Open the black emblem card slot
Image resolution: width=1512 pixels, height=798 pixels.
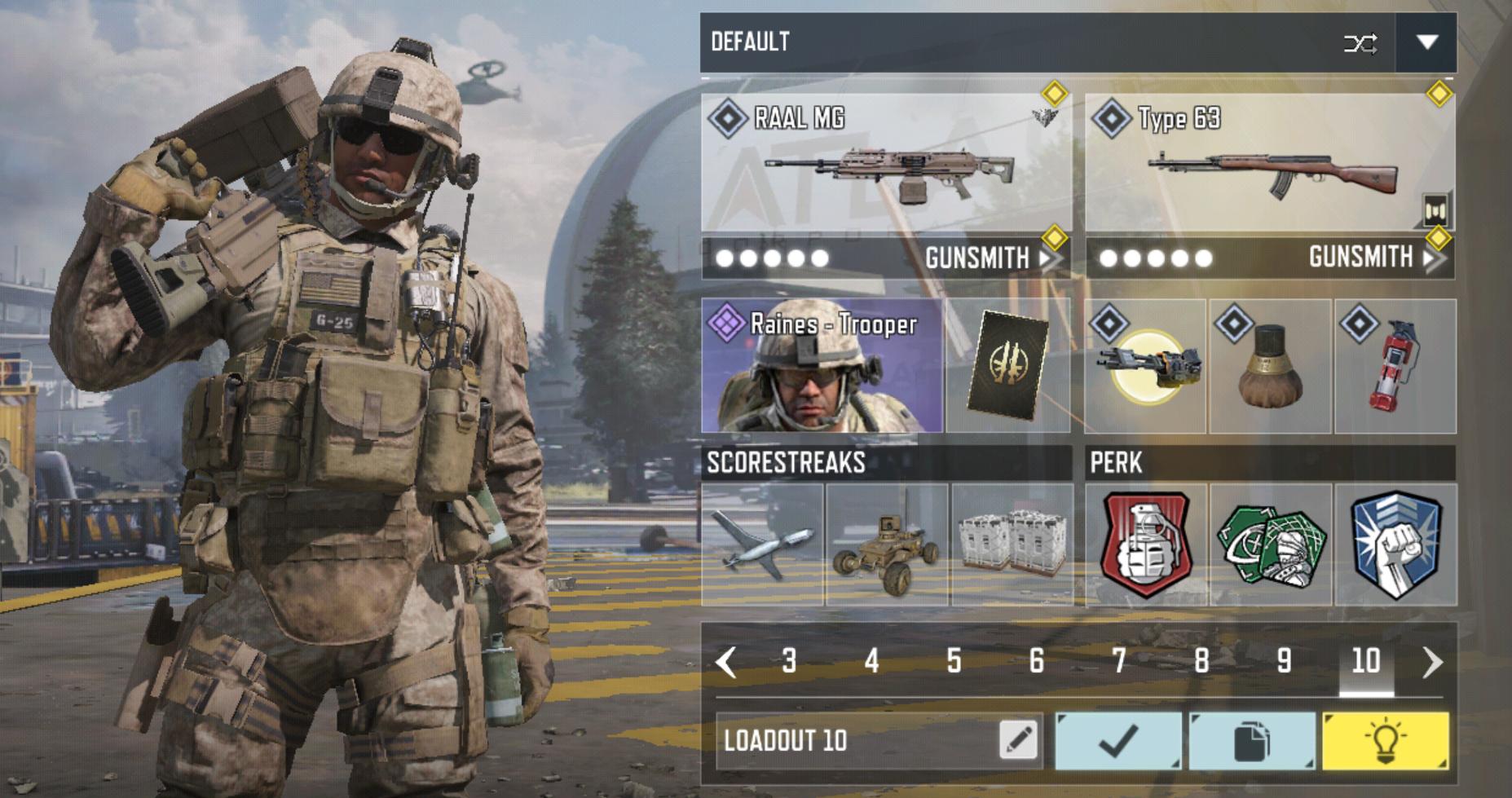point(1007,366)
